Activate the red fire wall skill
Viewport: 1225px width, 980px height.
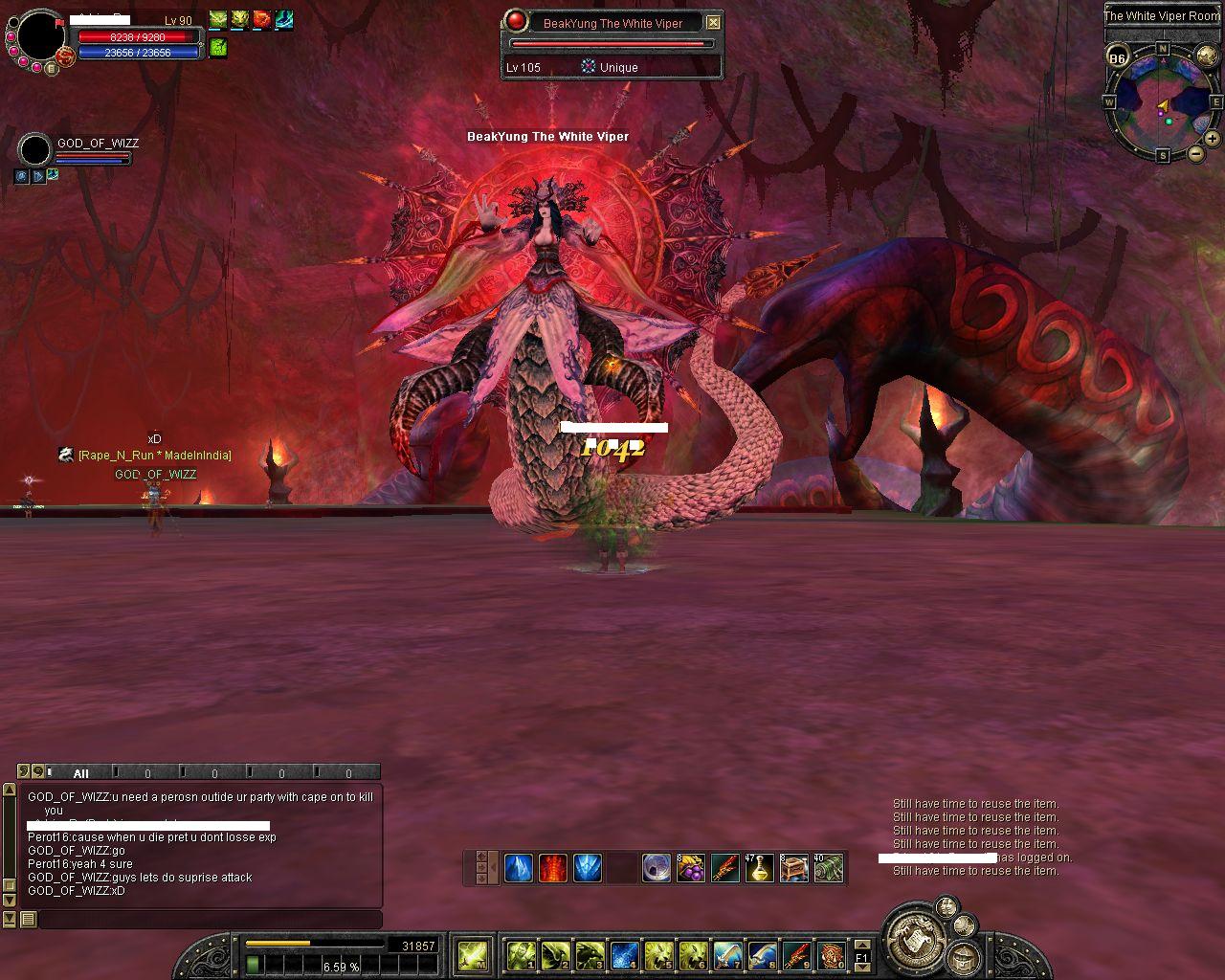coord(553,868)
